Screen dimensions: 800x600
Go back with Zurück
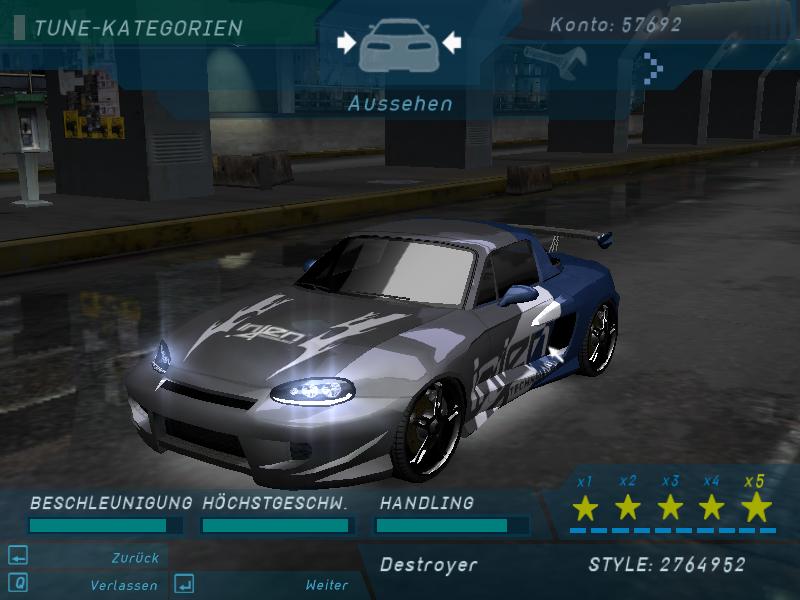135,558
